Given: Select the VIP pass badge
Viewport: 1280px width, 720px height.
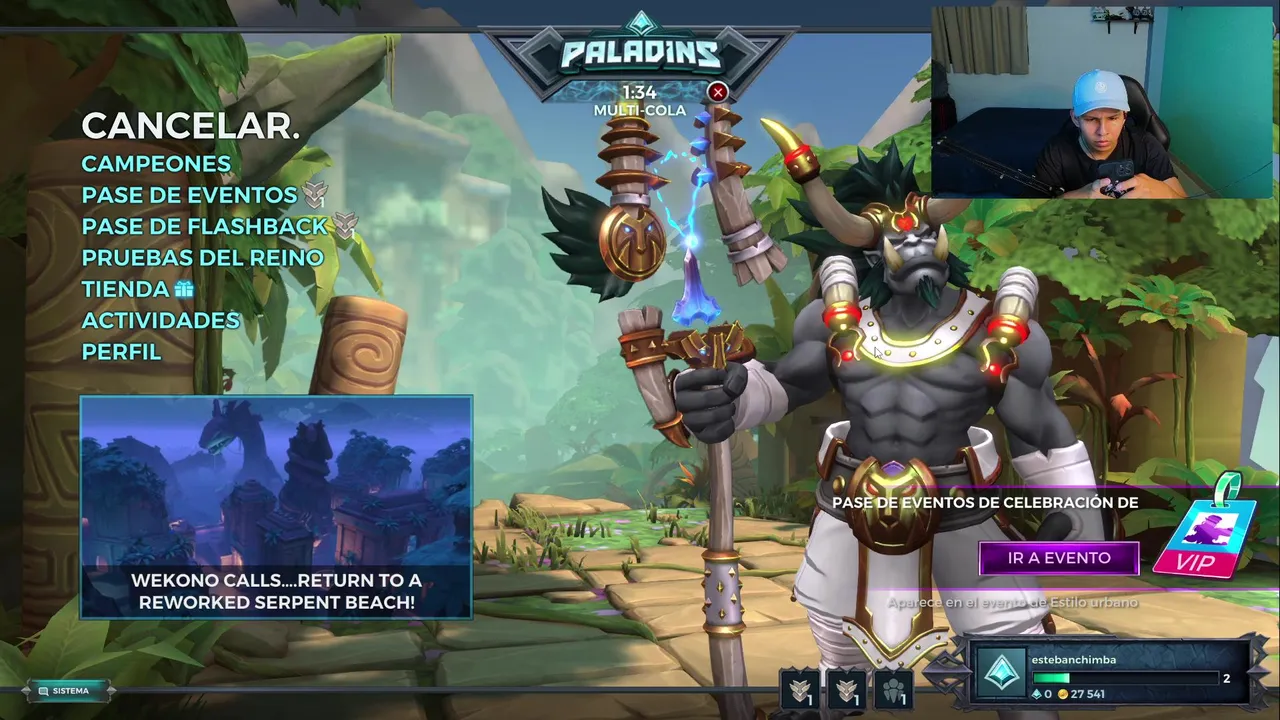Looking at the screenshot, I should coord(1197,538).
